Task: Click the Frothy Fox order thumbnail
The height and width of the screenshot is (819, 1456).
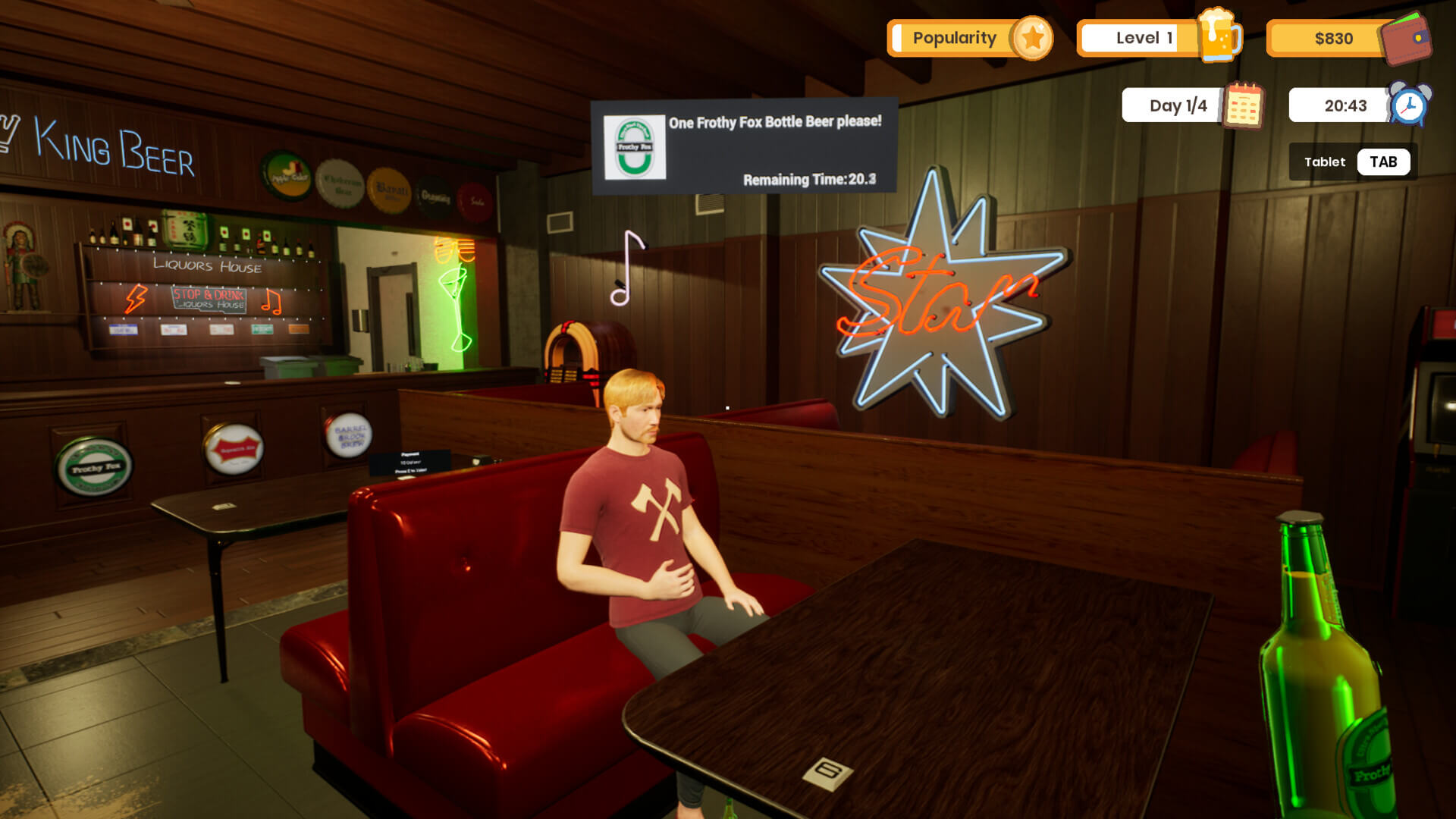Action: (x=635, y=147)
